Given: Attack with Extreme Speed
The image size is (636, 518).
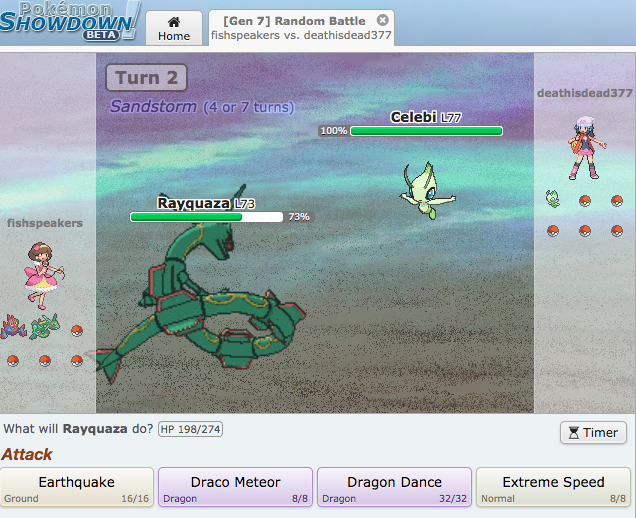Looking at the screenshot, I should pyautogui.click(x=553, y=488).
